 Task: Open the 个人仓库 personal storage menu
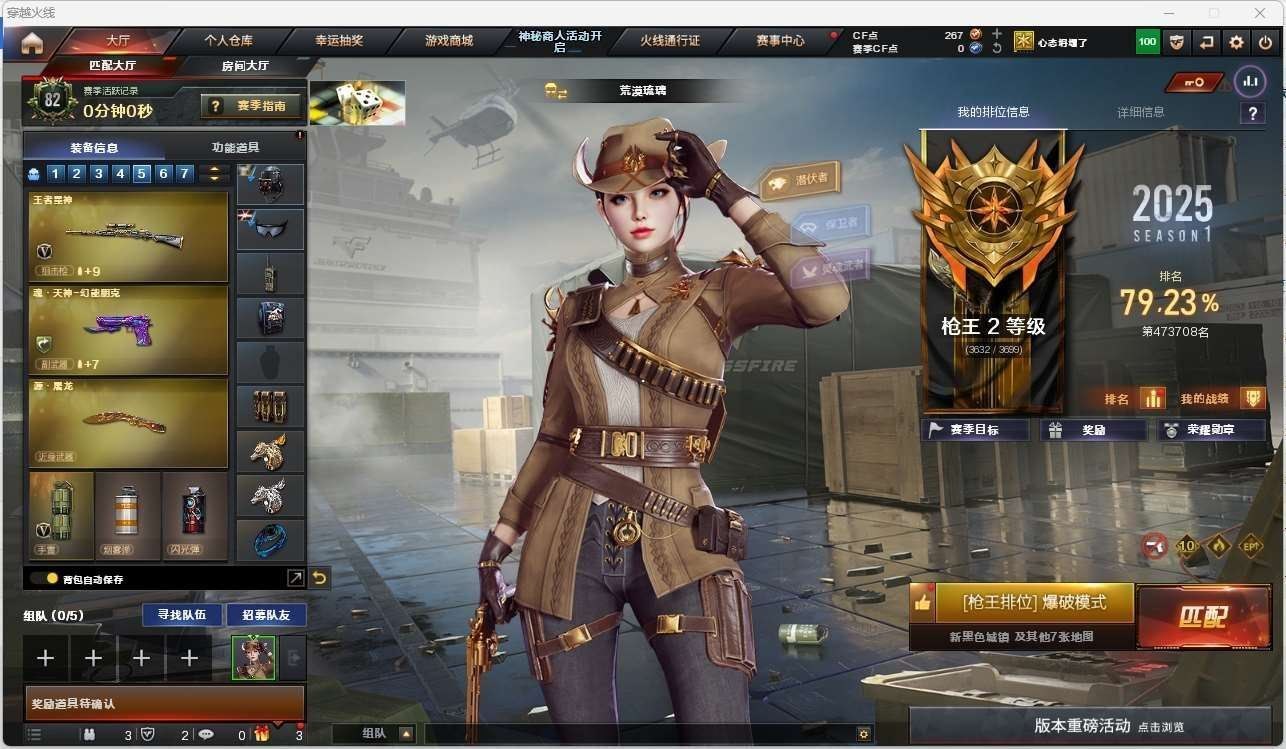tap(228, 41)
